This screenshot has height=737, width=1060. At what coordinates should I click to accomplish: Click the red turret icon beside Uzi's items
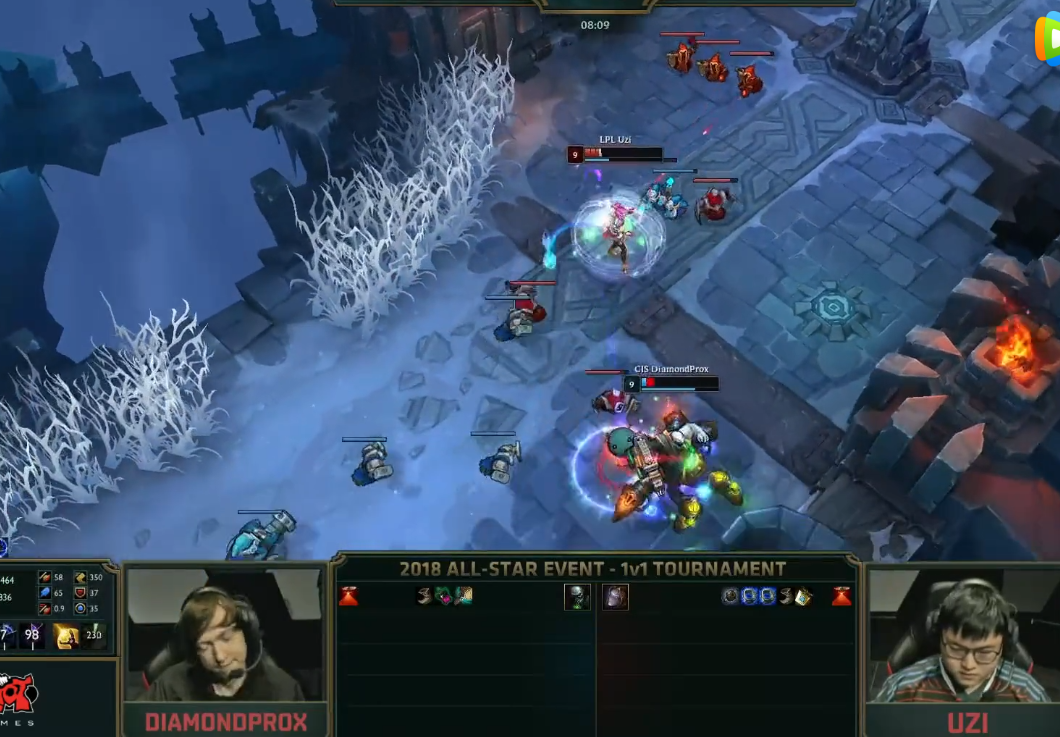pos(842,596)
